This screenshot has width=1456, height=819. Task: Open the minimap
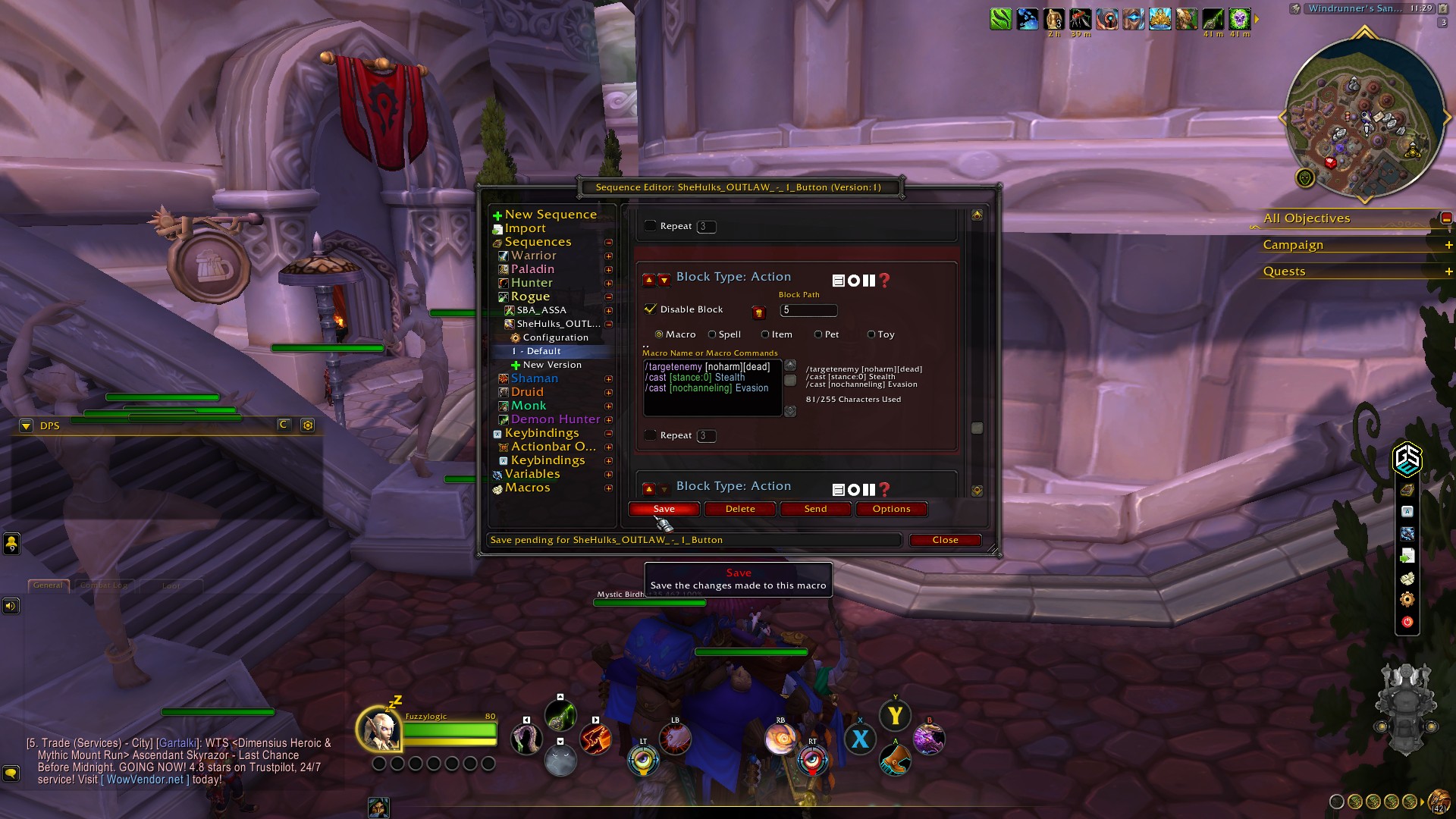(1363, 119)
